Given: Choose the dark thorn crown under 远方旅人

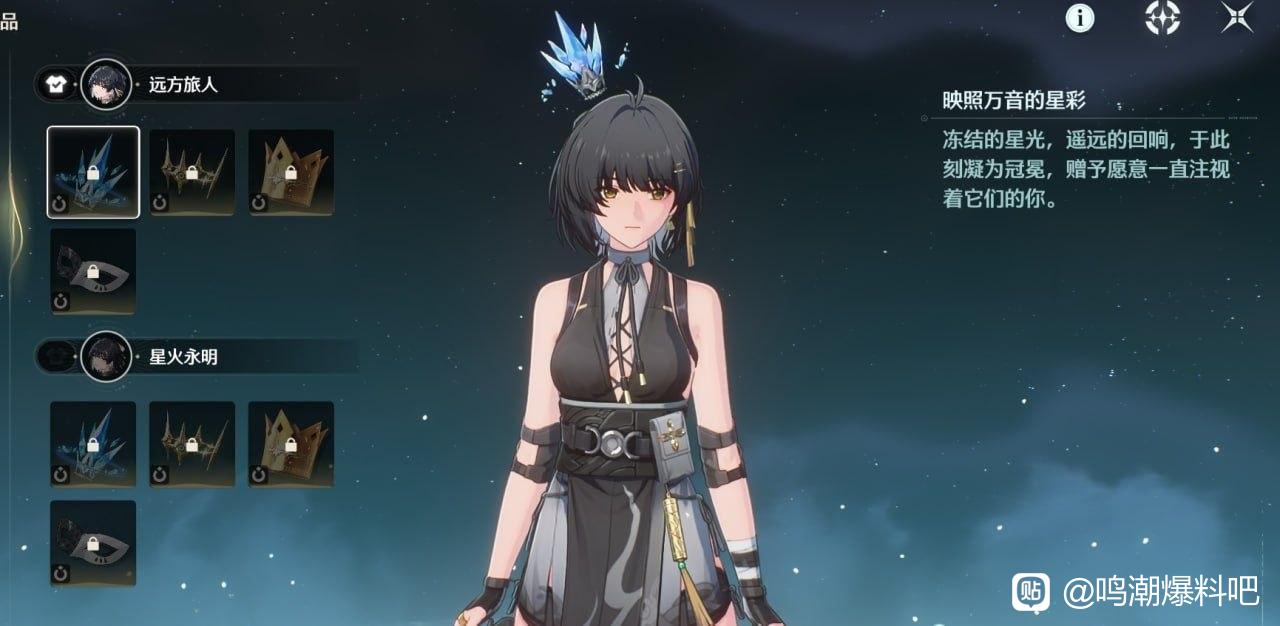Looking at the screenshot, I should pos(192,172).
